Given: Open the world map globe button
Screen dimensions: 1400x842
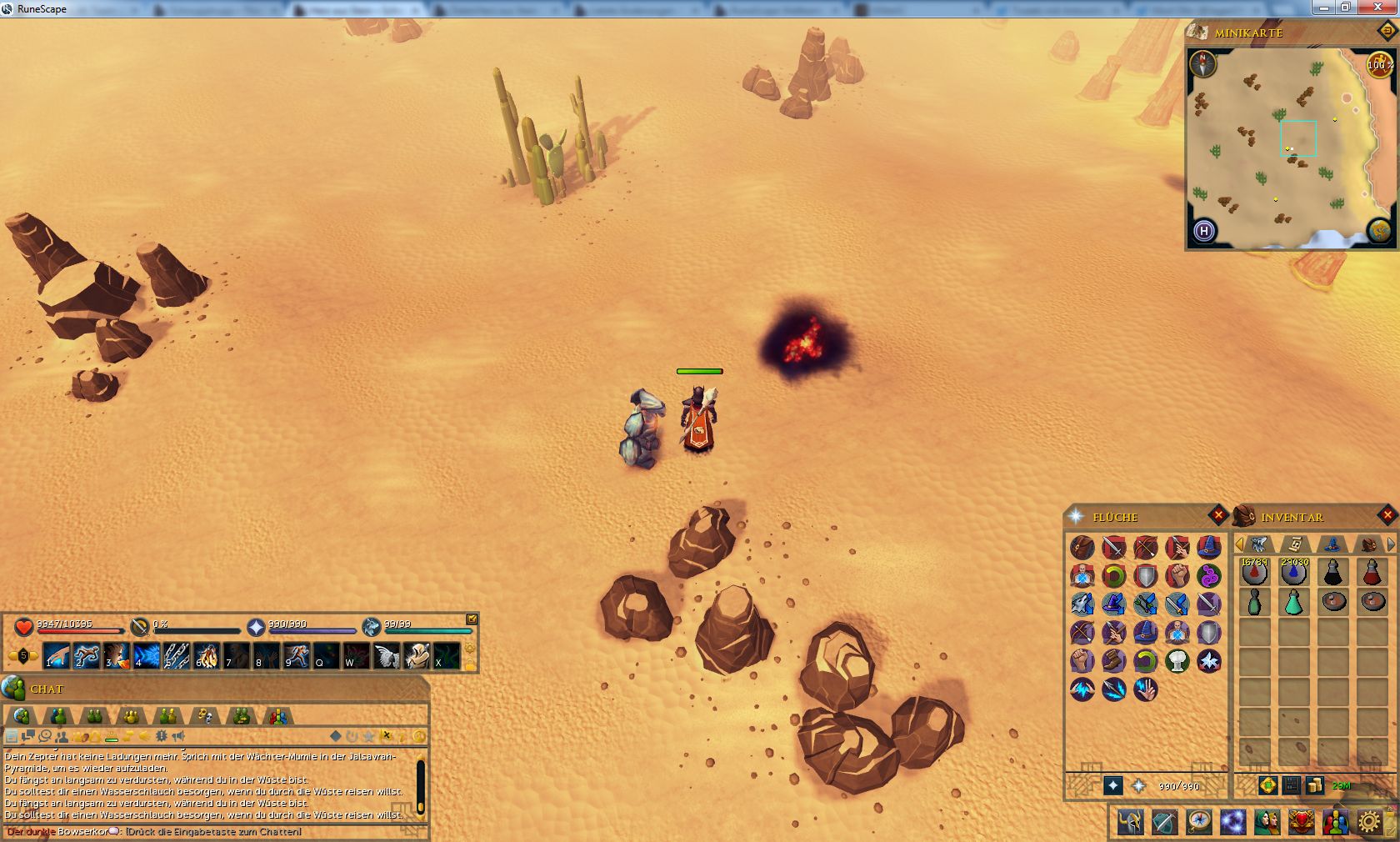Looking at the screenshot, I should coord(1379,230).
